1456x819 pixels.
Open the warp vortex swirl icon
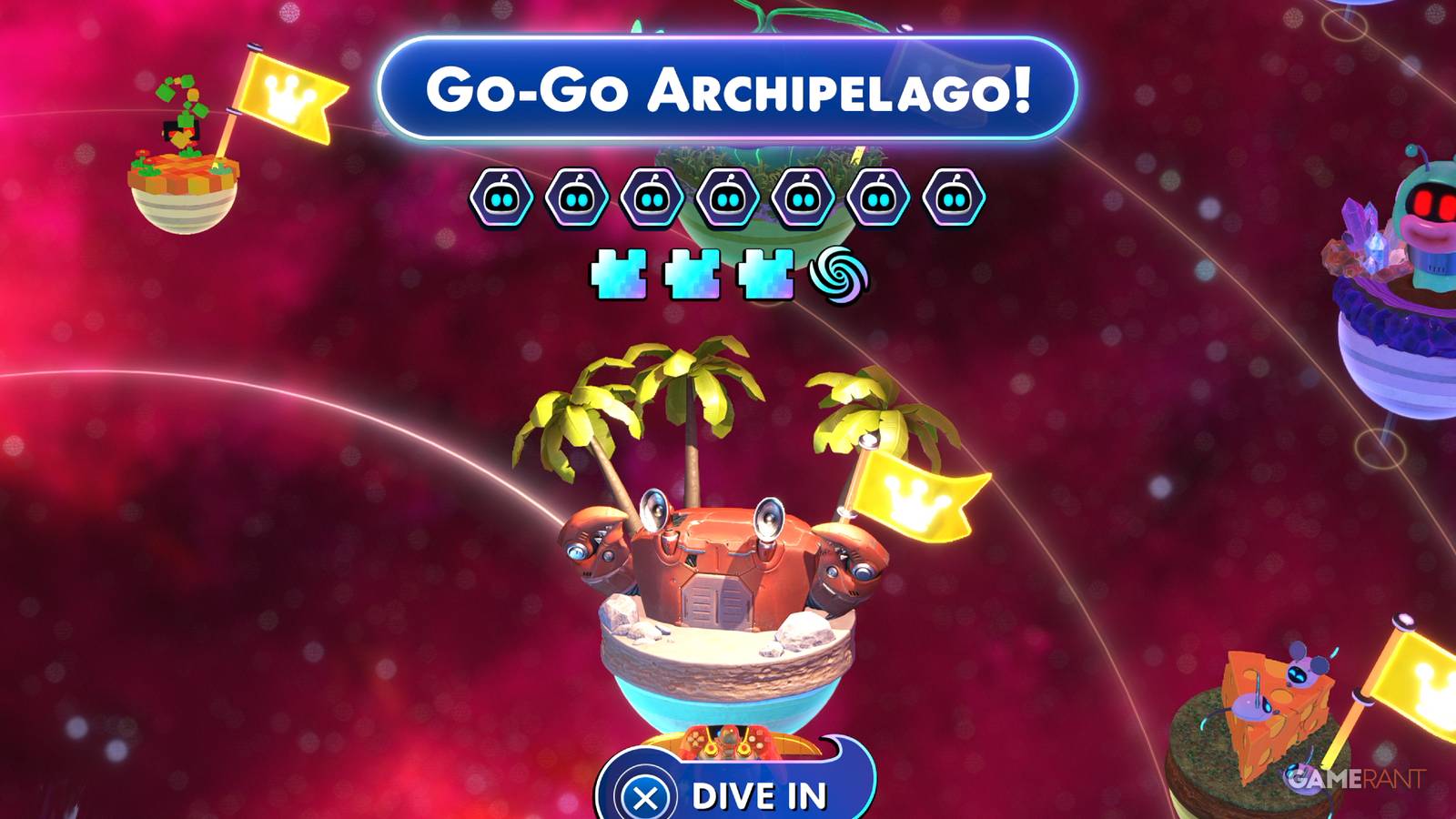[x=838, y=273]
